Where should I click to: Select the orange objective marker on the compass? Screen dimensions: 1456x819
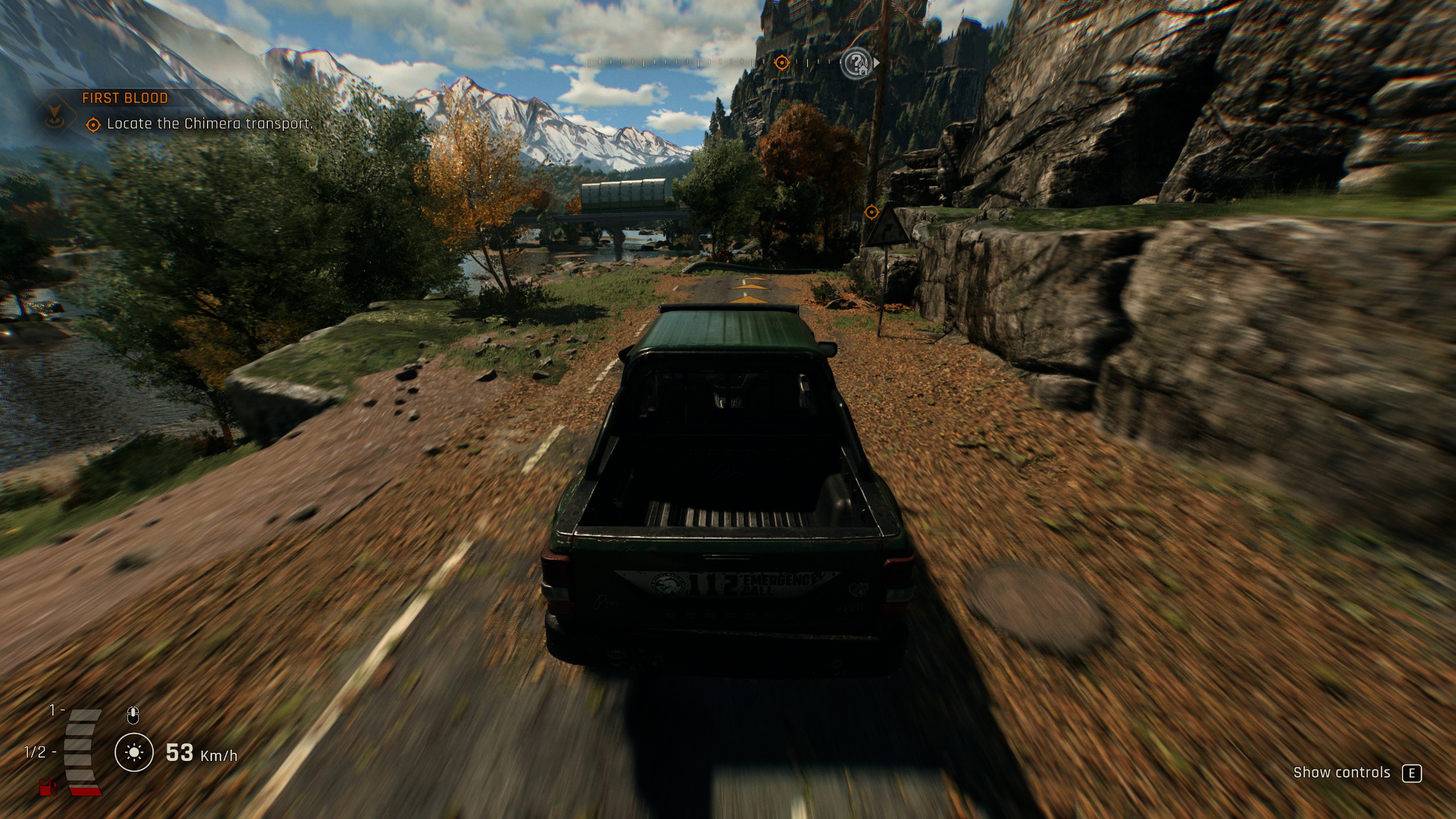click(x=782, y=62)
